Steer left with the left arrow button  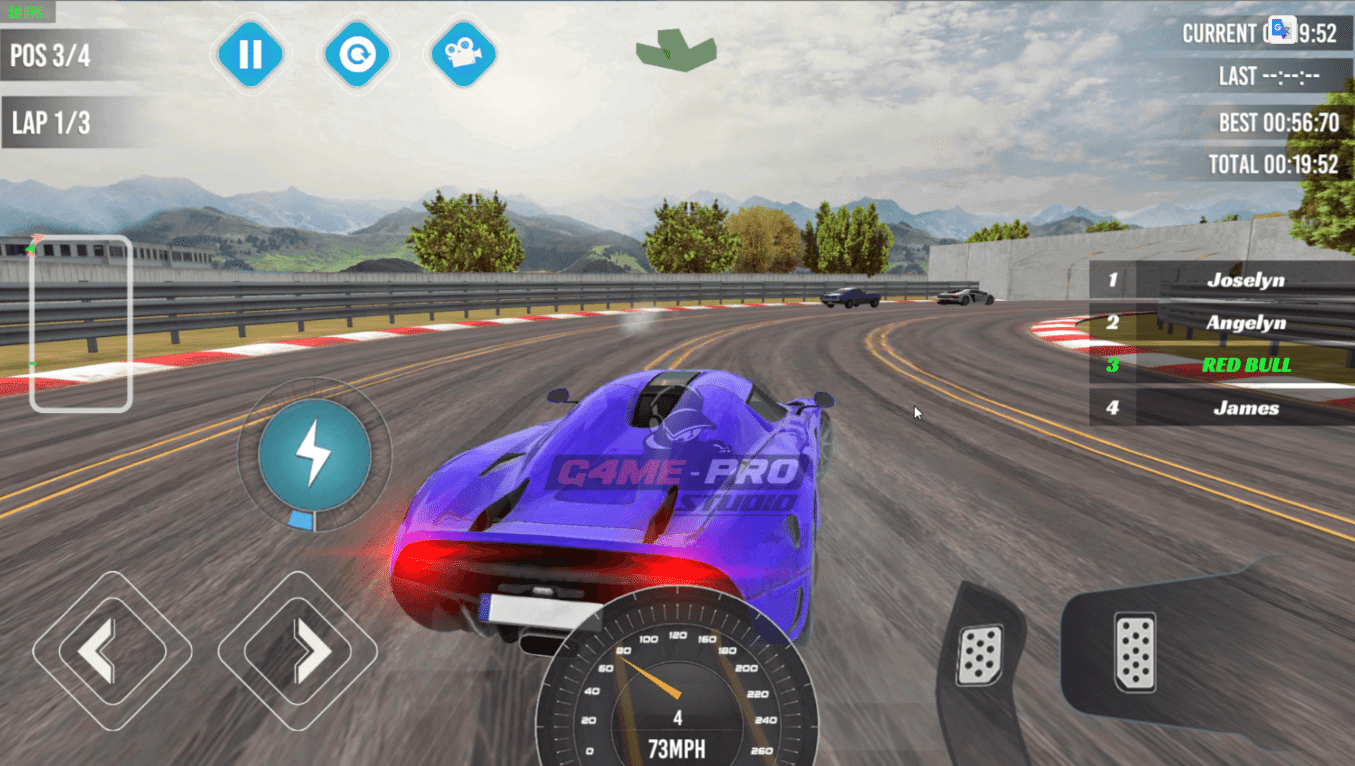pos(111,651)
